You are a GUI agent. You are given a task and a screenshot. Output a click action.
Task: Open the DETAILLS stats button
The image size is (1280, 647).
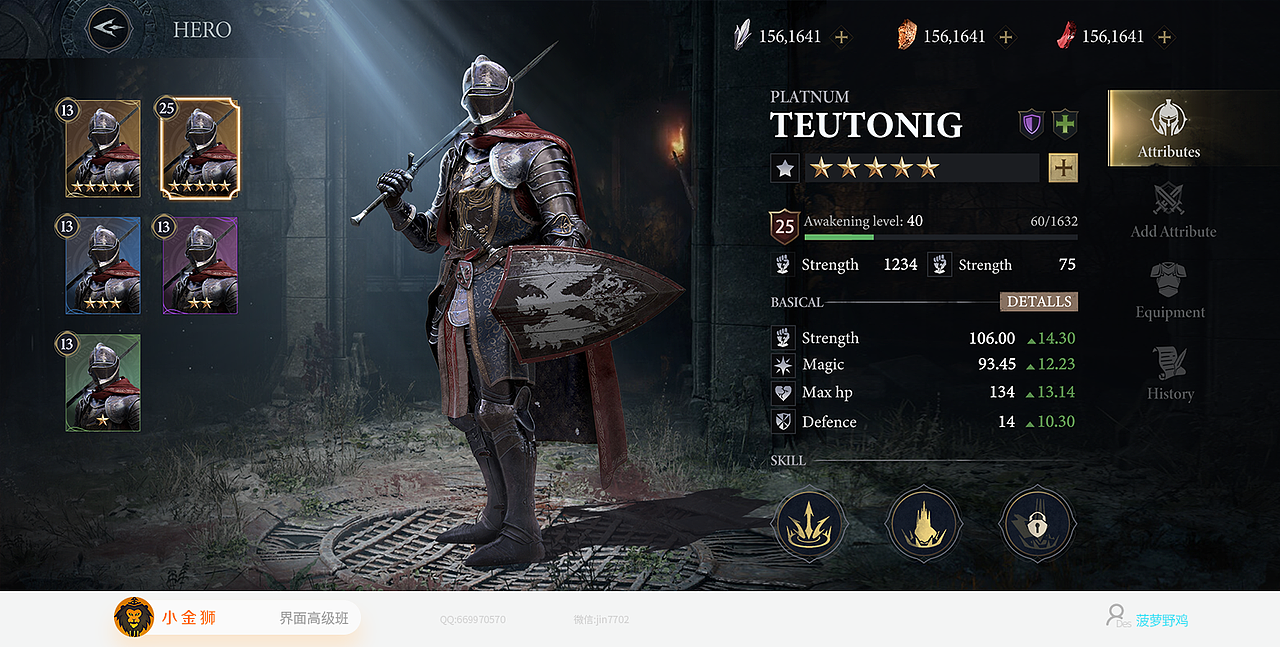tap(1038, 302)
